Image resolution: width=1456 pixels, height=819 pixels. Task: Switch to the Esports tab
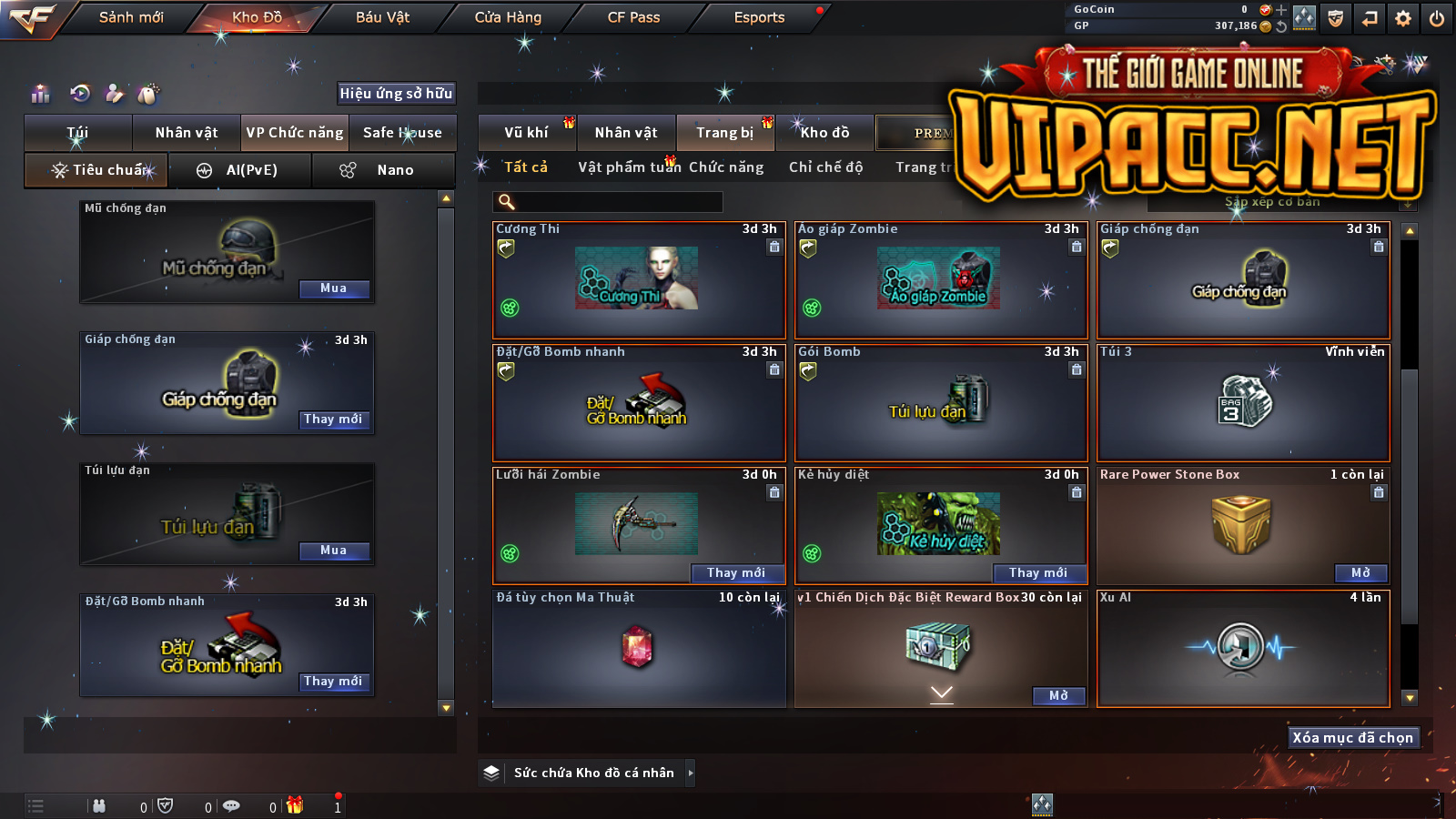[759, 17]
